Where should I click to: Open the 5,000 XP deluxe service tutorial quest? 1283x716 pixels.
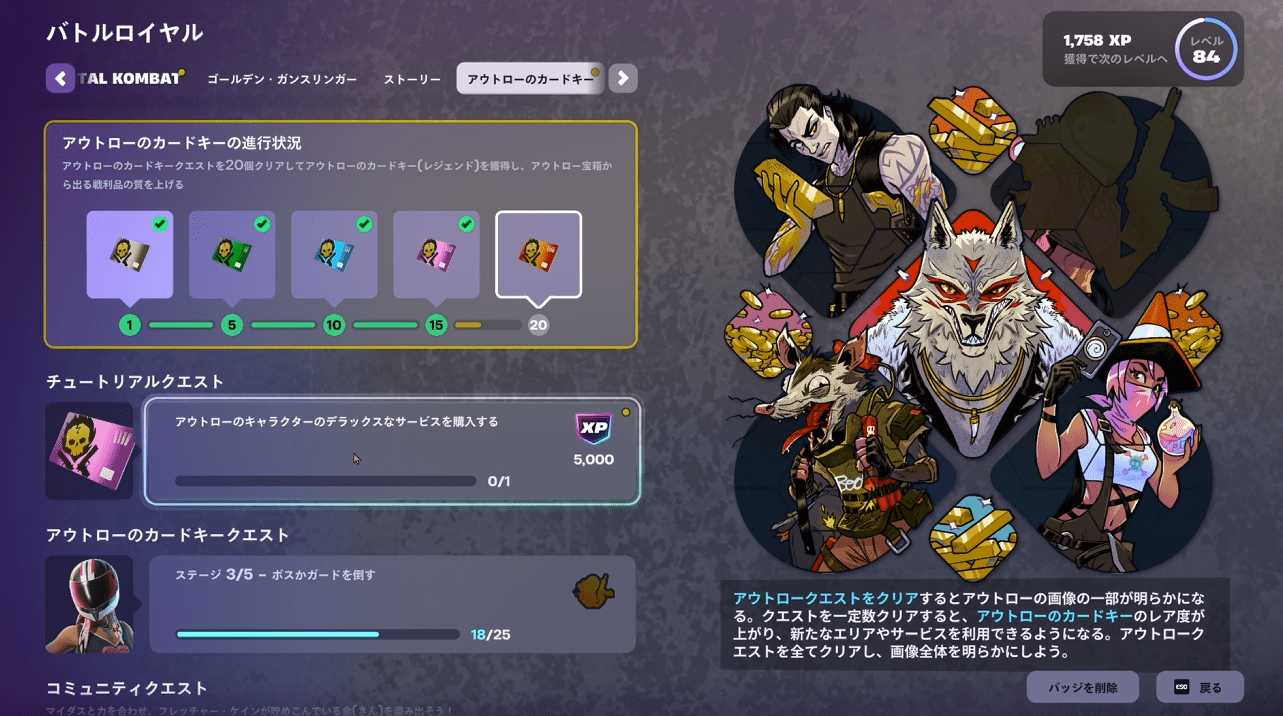[x=392, y=451]
